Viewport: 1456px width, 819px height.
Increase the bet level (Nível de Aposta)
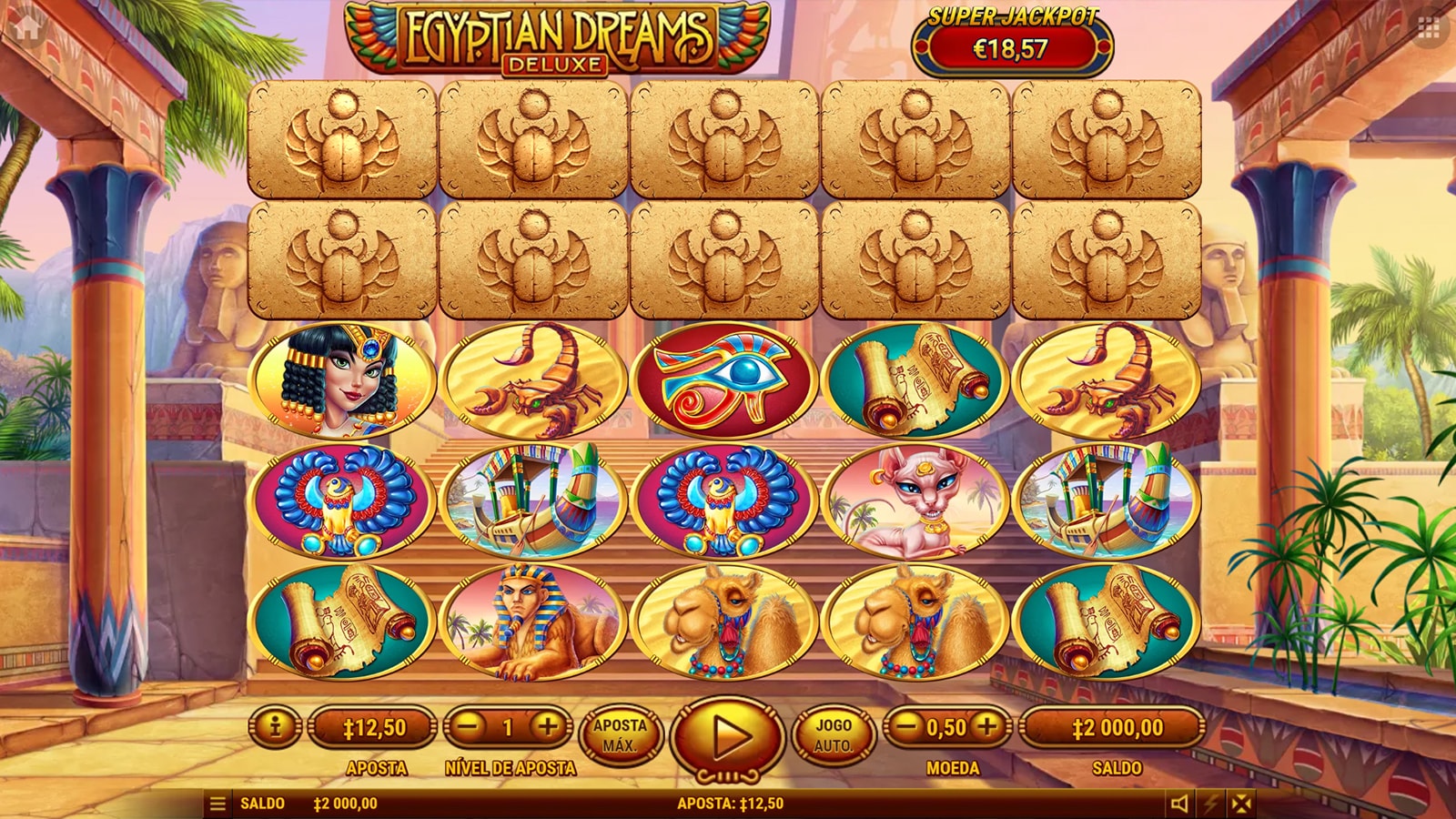[548, 727]
